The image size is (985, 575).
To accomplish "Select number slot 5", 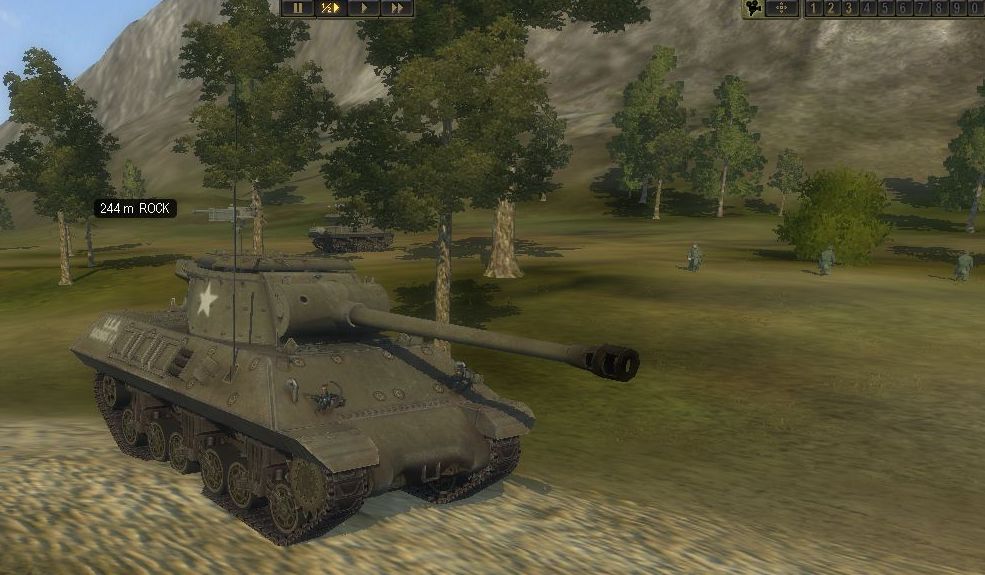I will 885,8.
